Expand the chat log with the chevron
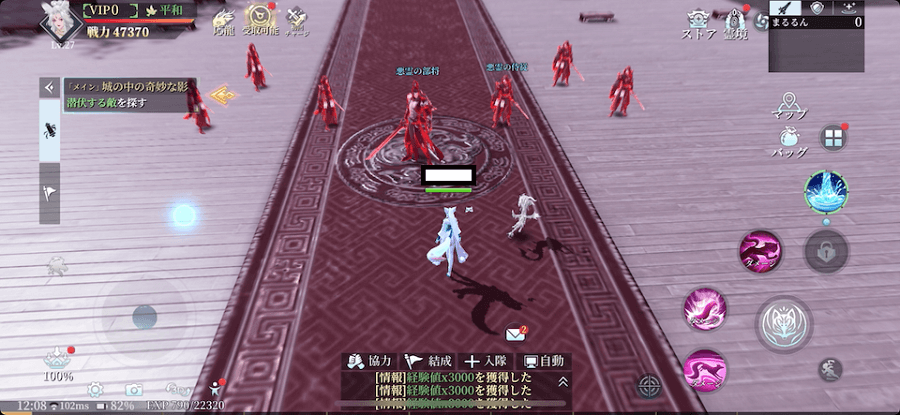The width and height of the screenshot is (900, 415). pos(563,381)
